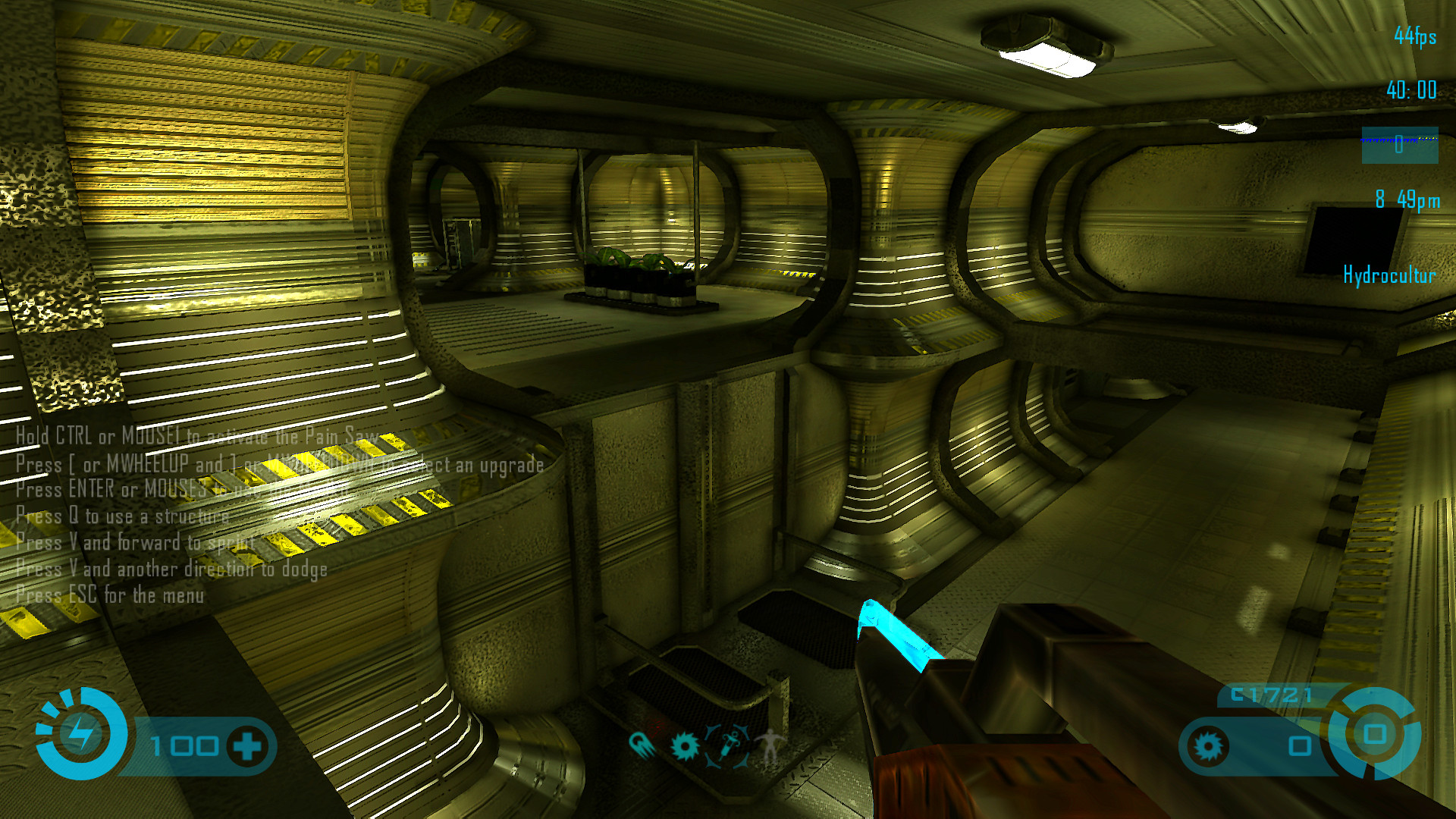Click the health cross icon beside 100

(x=247, y=746)
